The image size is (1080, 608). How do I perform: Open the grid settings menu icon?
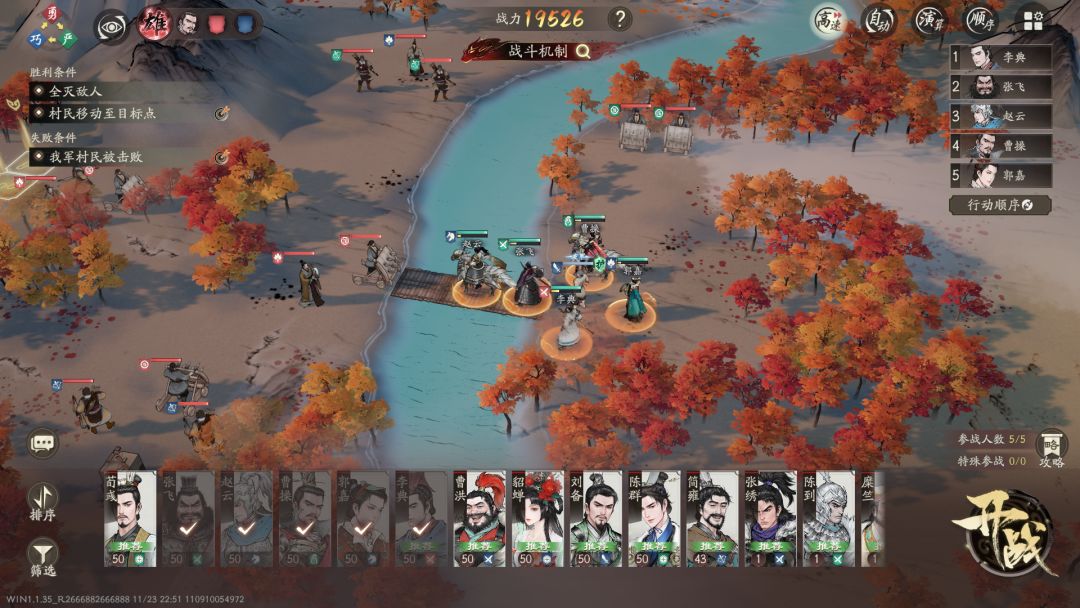1033,19
